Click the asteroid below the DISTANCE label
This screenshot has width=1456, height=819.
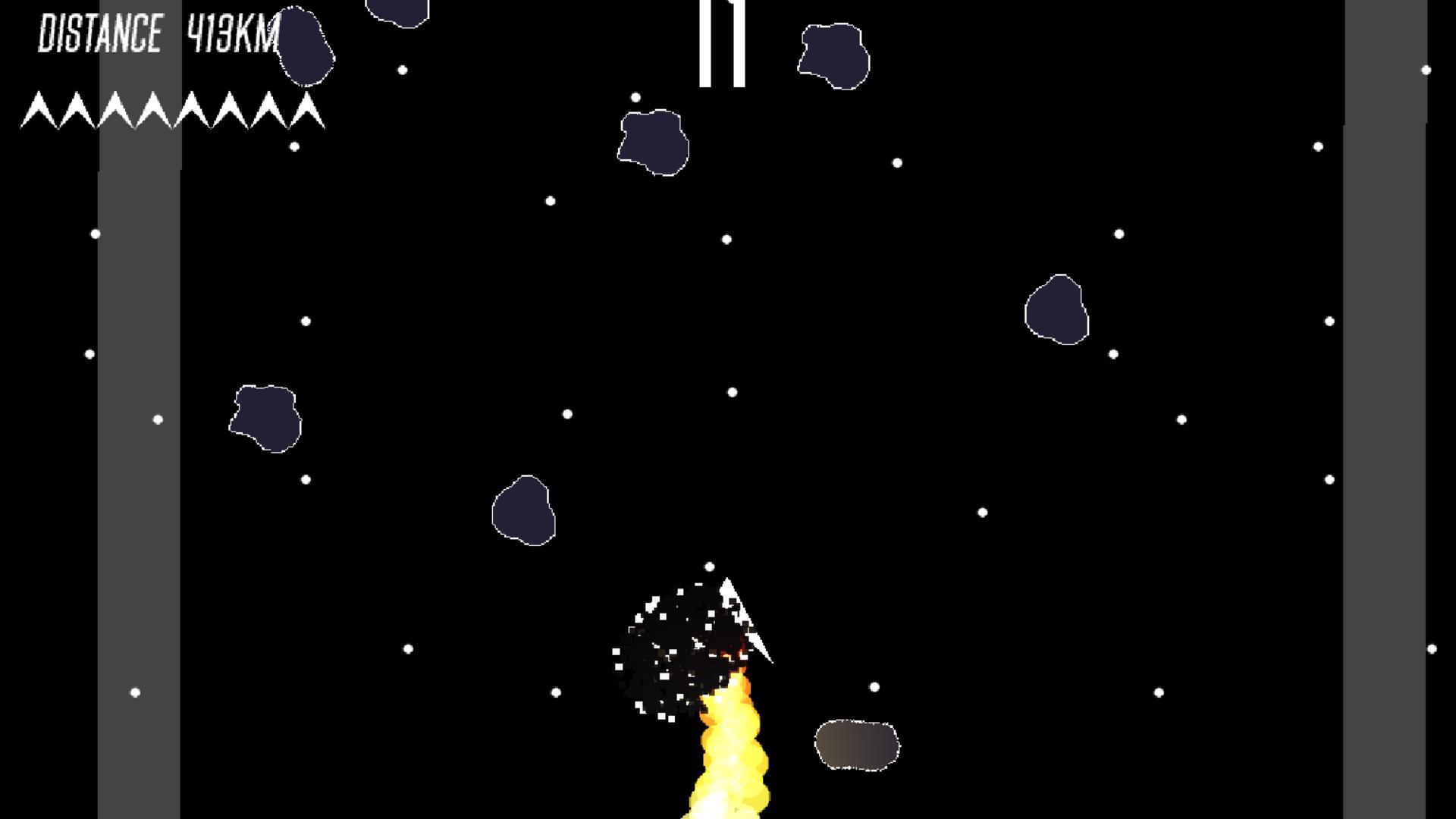click(x=303, y=45)
